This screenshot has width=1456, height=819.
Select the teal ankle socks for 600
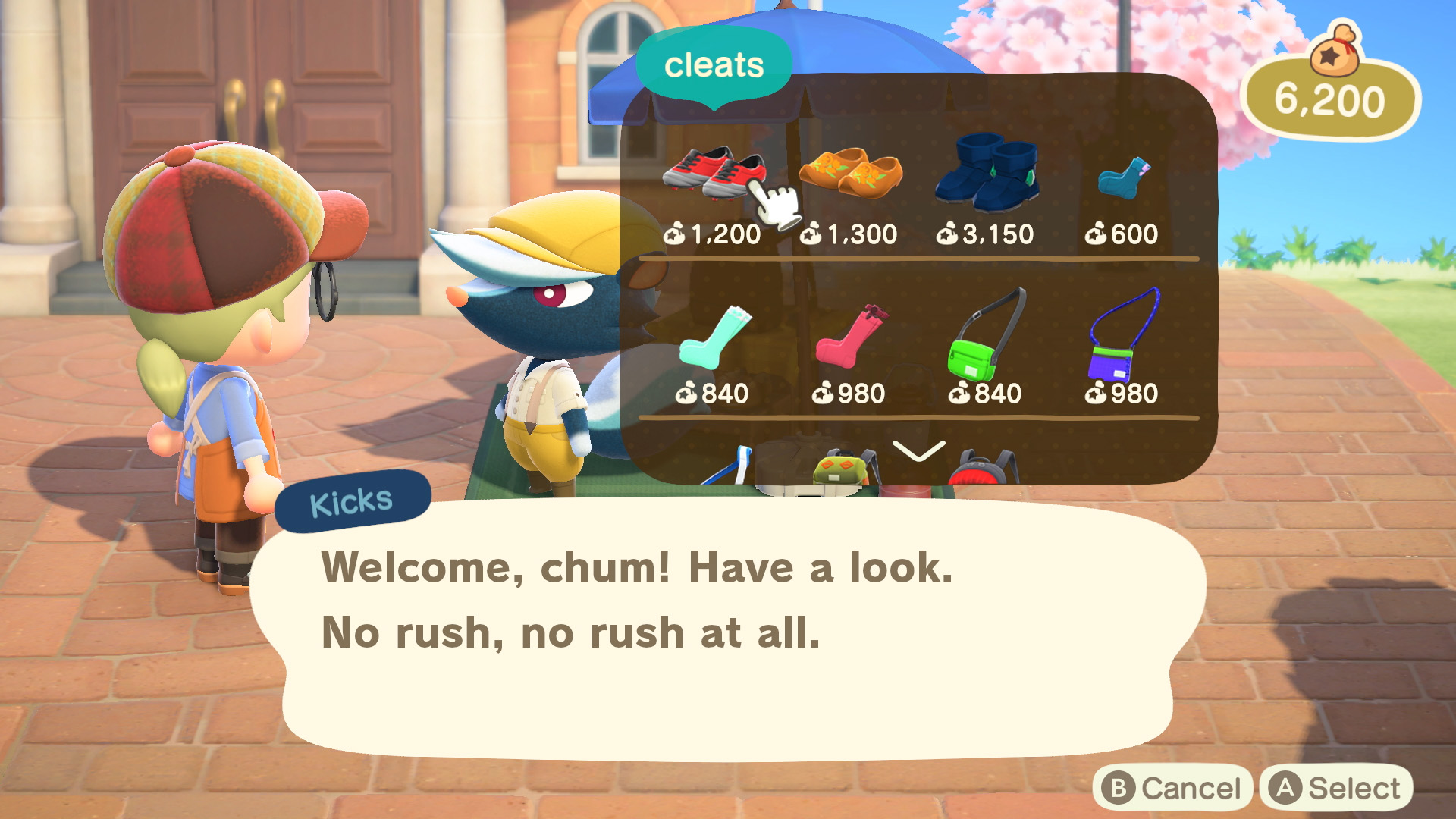pyautogui.click(x=1122, y=179)
